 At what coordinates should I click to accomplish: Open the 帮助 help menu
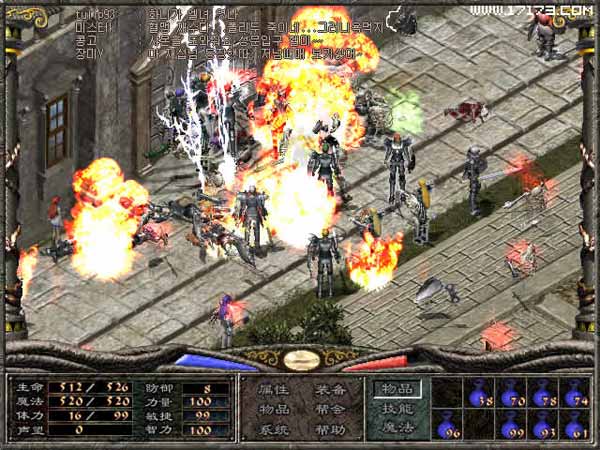(x=331, y=427)
